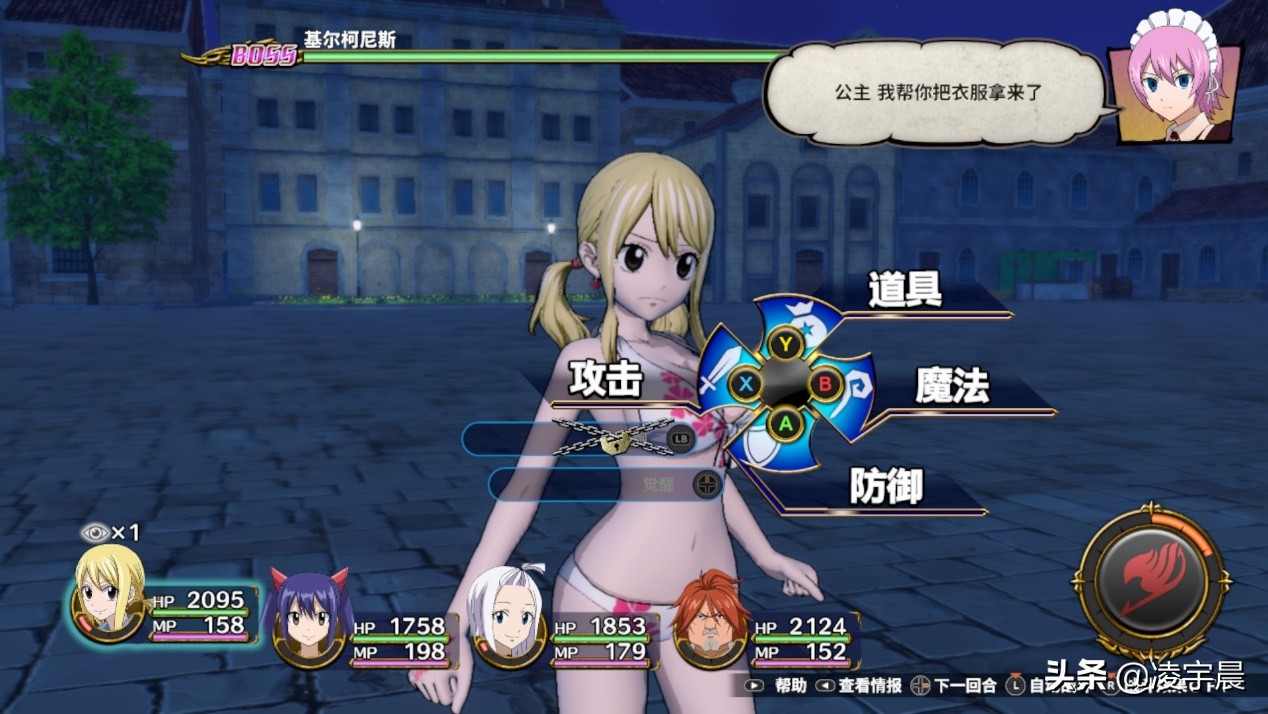
Task: Choose Mirajane's white-haired portrait
Action: coord(508,618)
